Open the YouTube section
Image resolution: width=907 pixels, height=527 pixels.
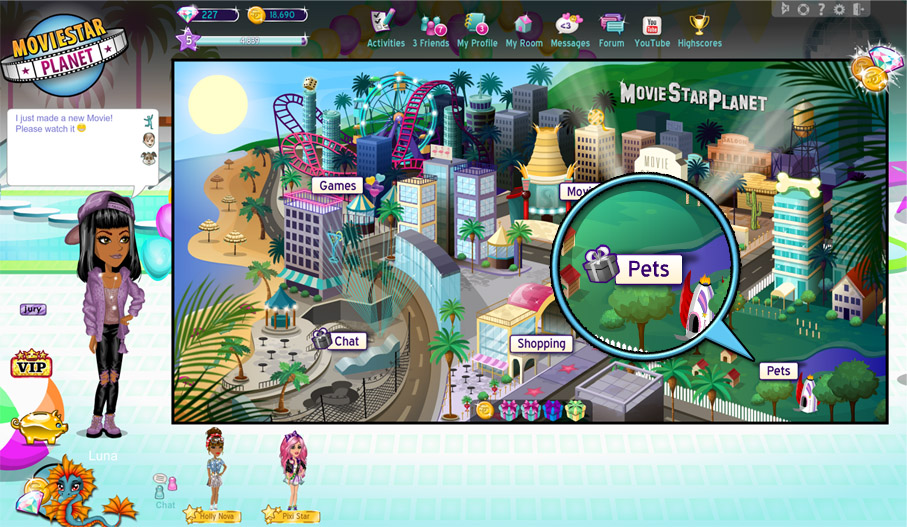[x=652, y=28]
